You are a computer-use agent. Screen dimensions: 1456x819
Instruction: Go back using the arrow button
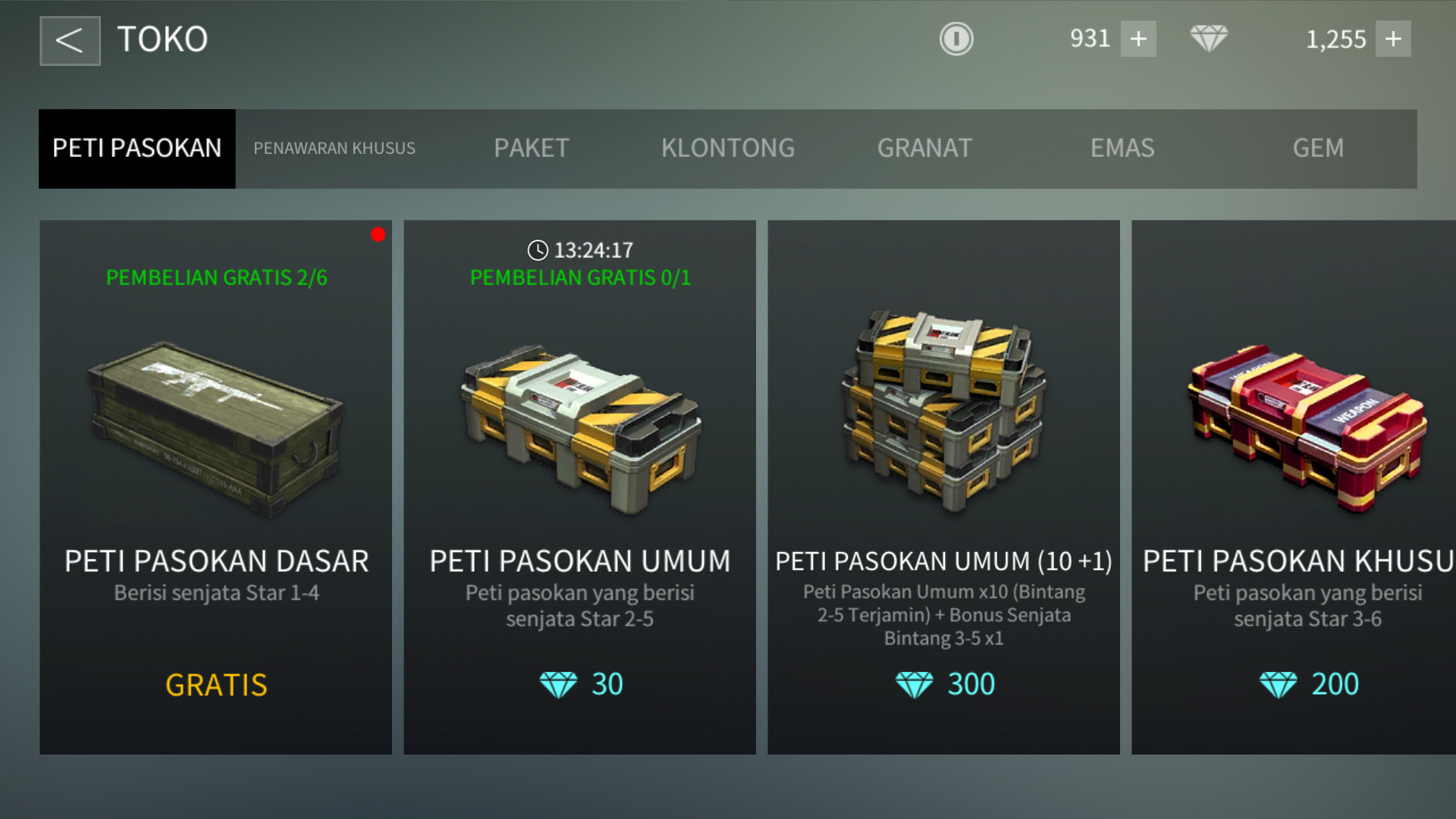tap(70, 41)
